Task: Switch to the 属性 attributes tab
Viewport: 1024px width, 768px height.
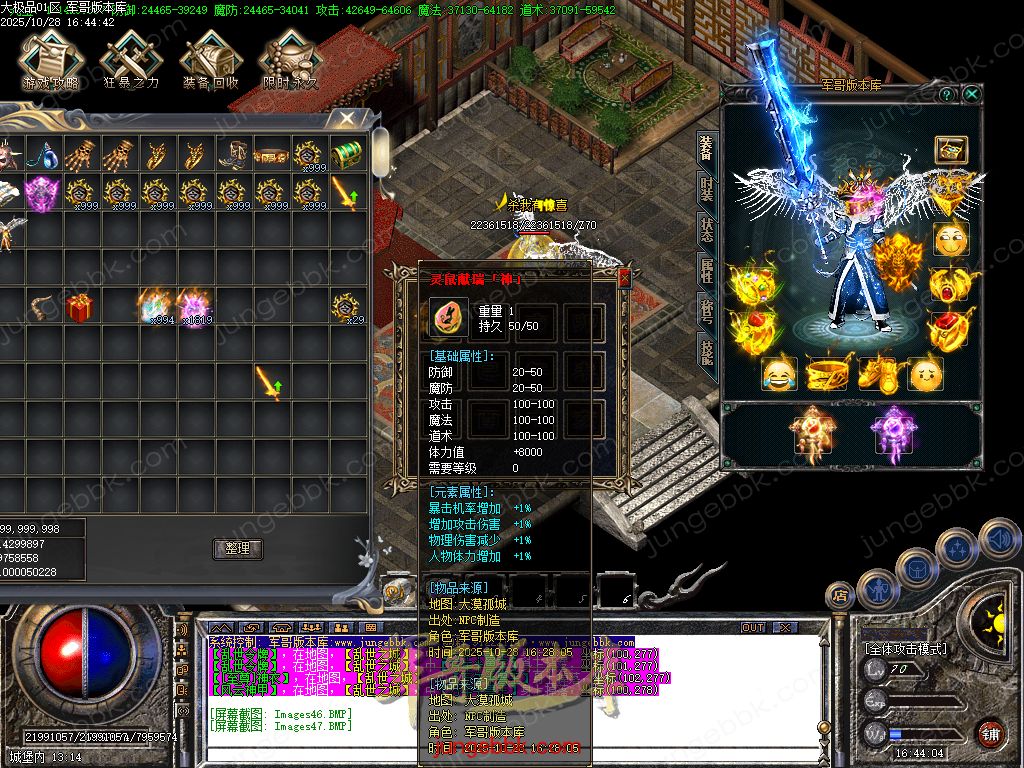Action: (707, 270)
